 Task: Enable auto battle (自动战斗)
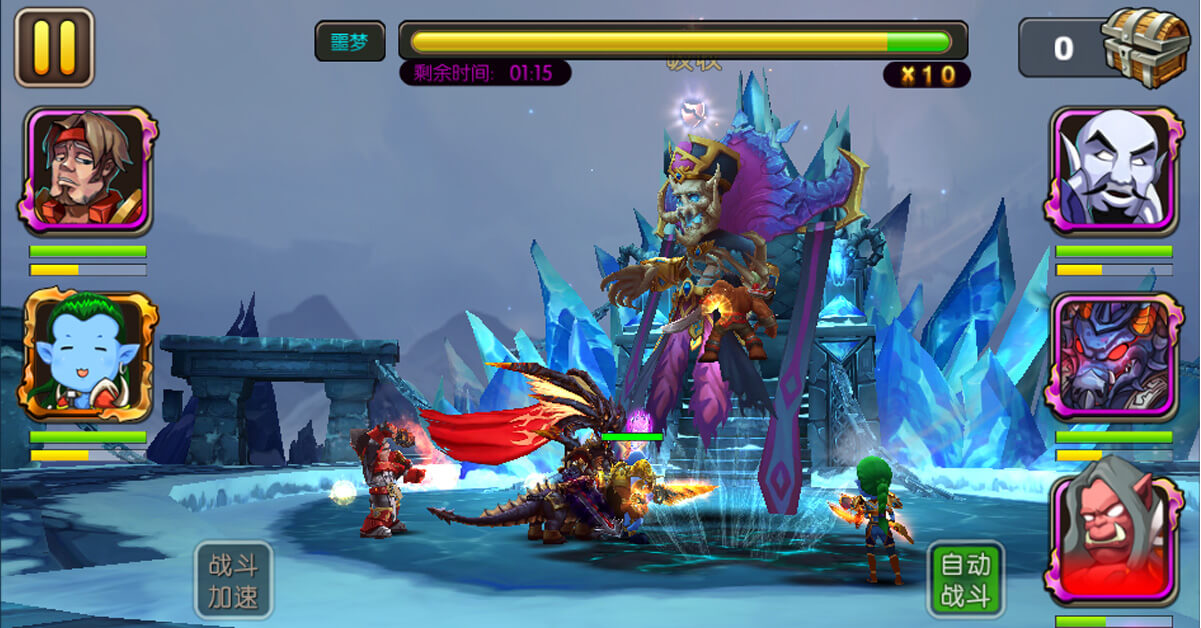click(x=965, y=580)
